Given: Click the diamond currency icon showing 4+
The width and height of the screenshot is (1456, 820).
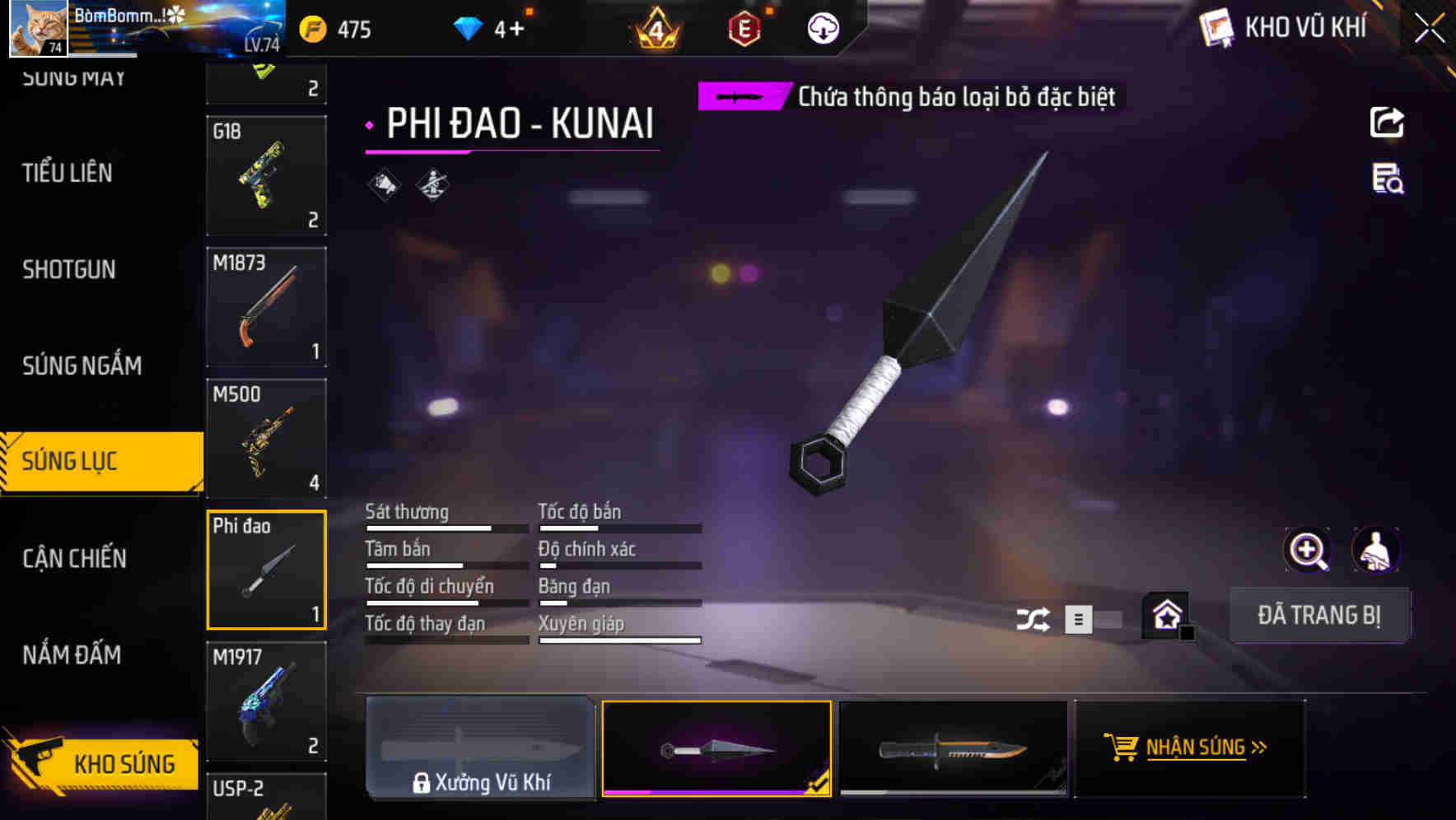Looking at the screenshot, I should 468,28.
